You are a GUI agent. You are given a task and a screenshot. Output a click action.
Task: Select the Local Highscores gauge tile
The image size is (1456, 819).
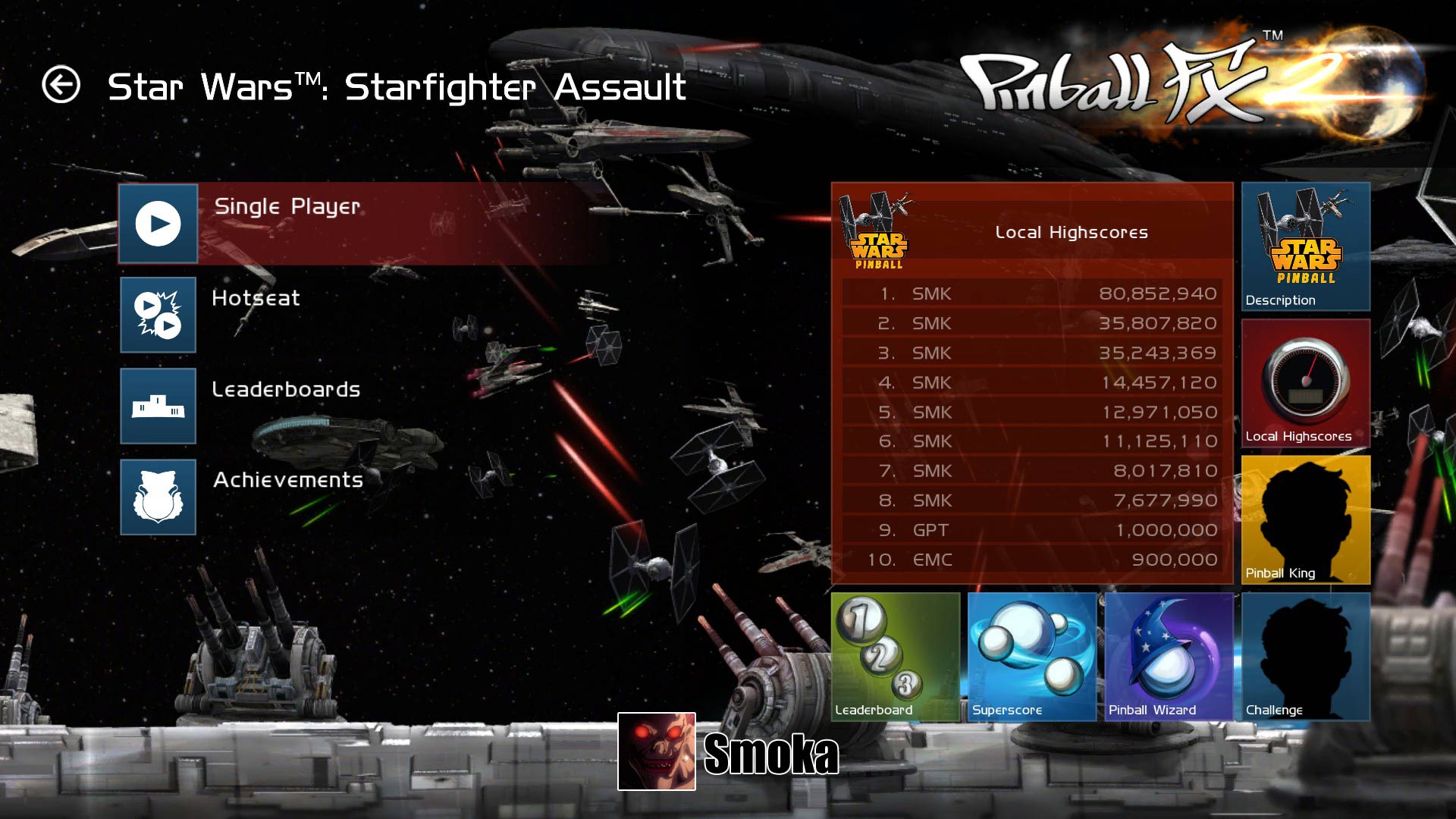click(x=1305, y=383)
